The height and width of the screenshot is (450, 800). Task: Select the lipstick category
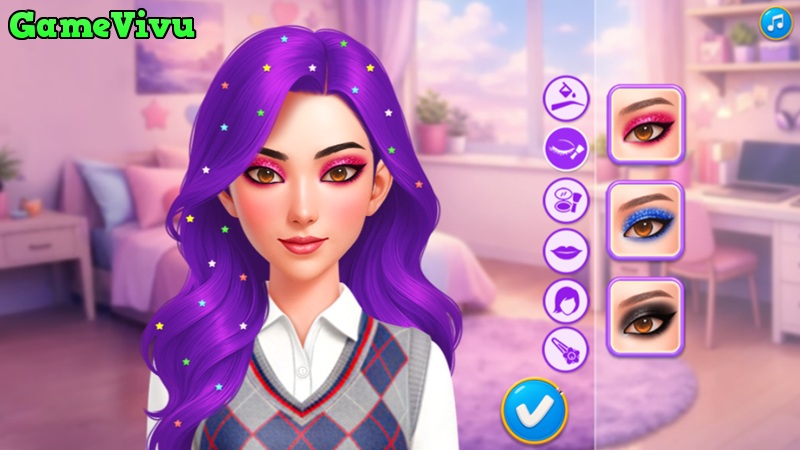pyautogui.click(x=567, y=250)
